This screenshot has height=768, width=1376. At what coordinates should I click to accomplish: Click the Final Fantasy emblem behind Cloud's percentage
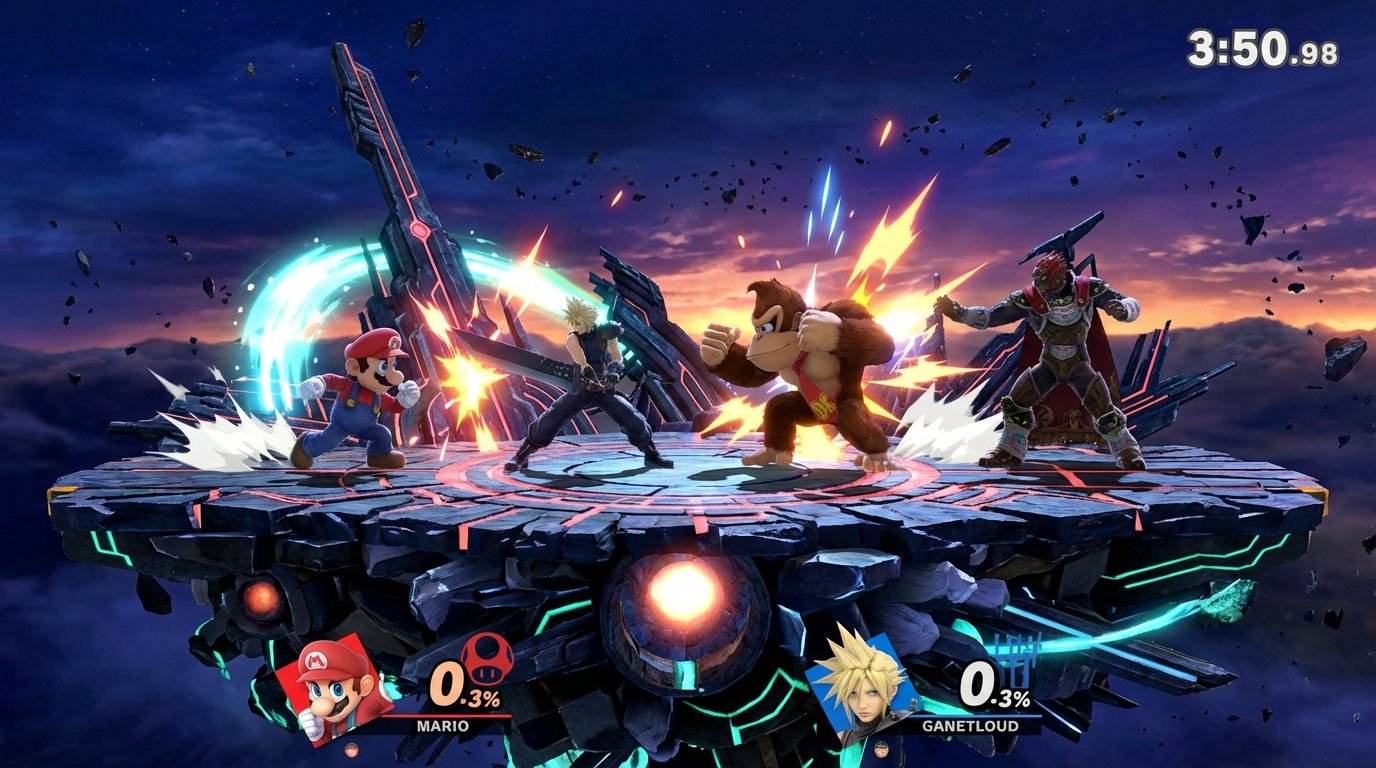(1014, 658)
